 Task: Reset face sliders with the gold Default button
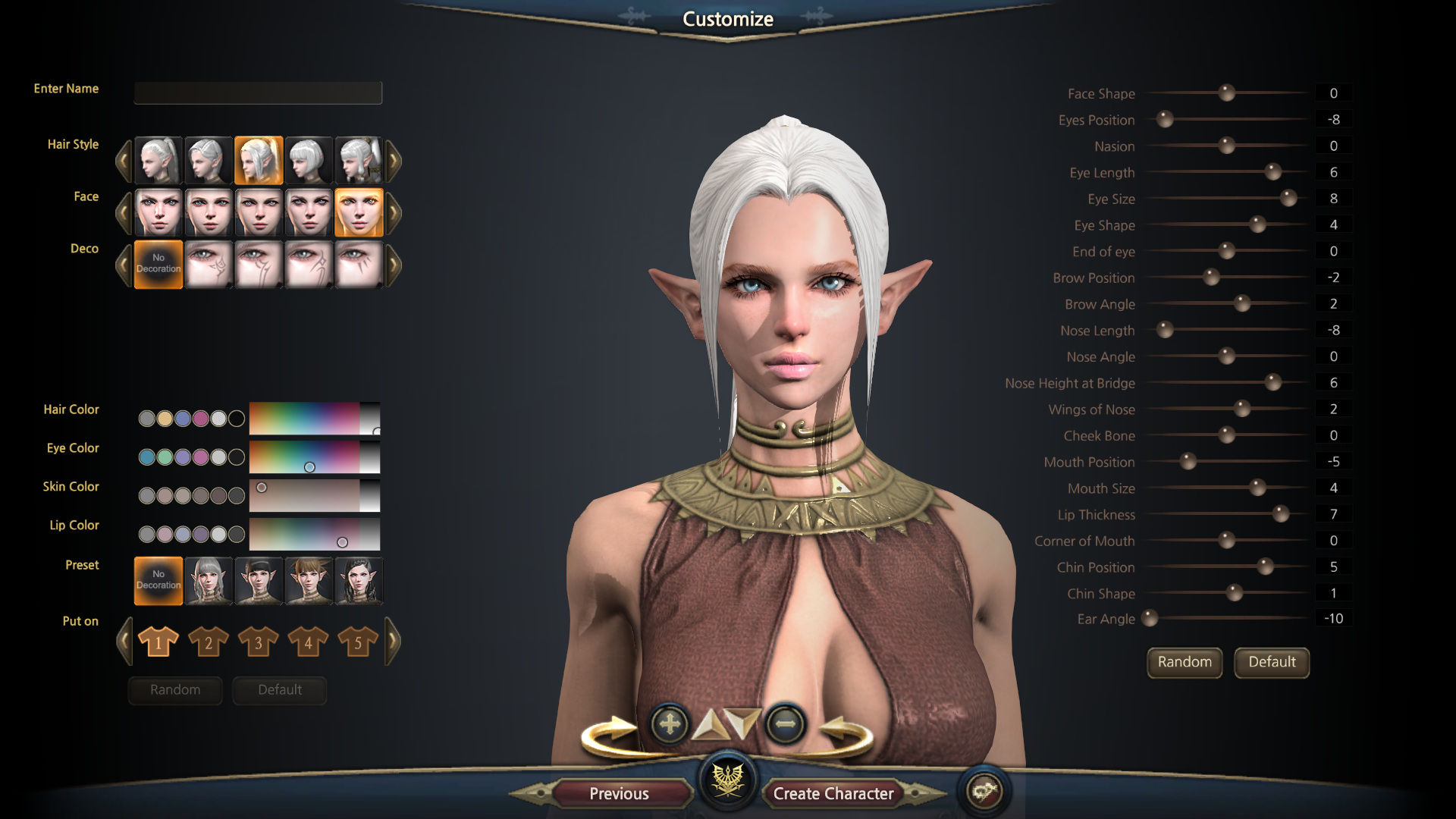tap(1271, 662)
